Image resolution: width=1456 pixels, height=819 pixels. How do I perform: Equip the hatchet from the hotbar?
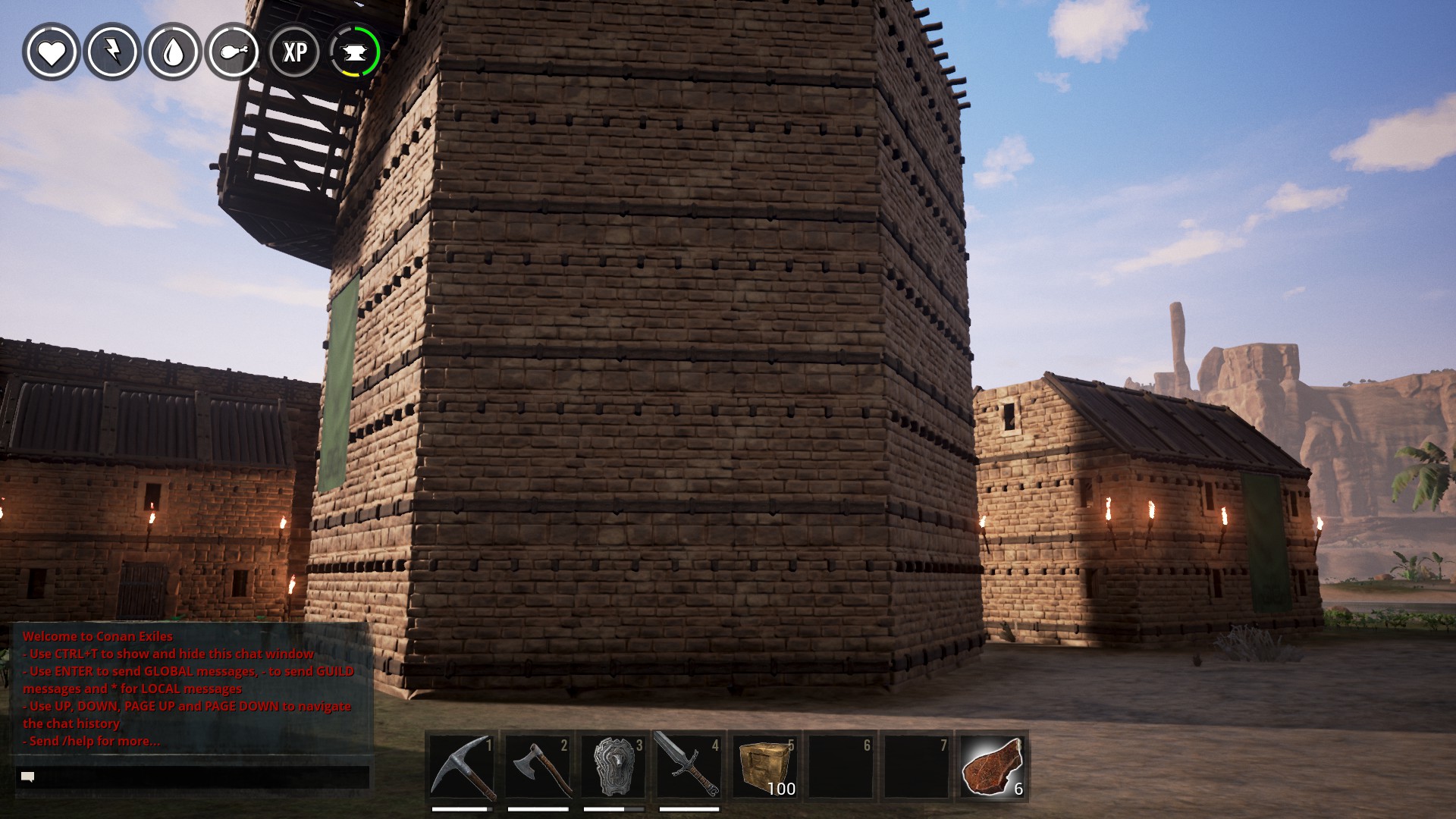[x=538, y=767]
